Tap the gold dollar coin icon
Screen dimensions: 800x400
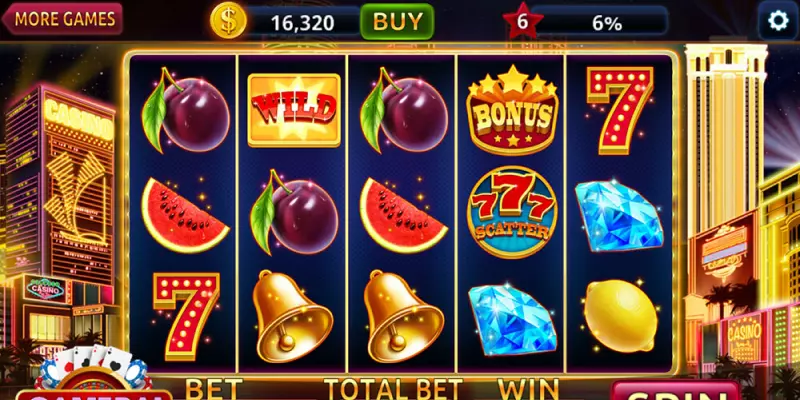pyautogui.click(x=228, y=21)
